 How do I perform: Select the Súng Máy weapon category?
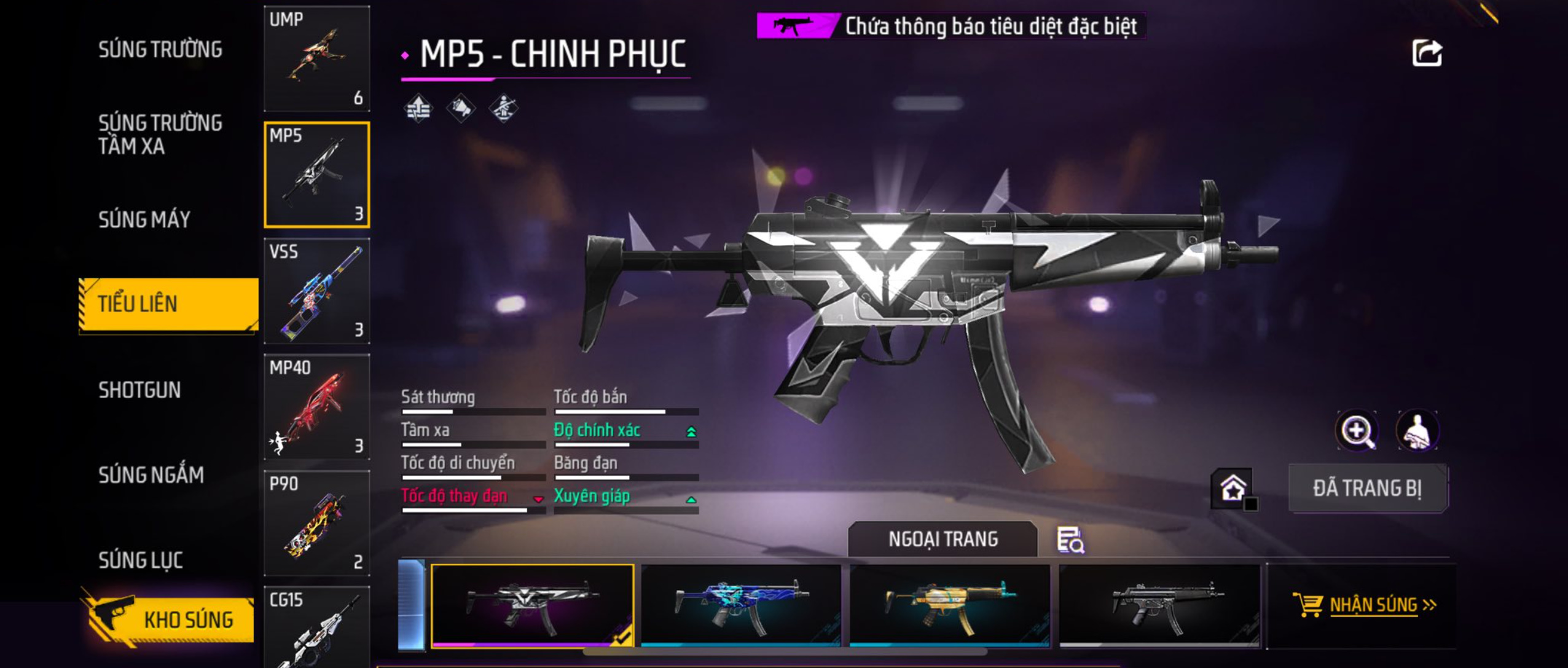coord(145,219)
